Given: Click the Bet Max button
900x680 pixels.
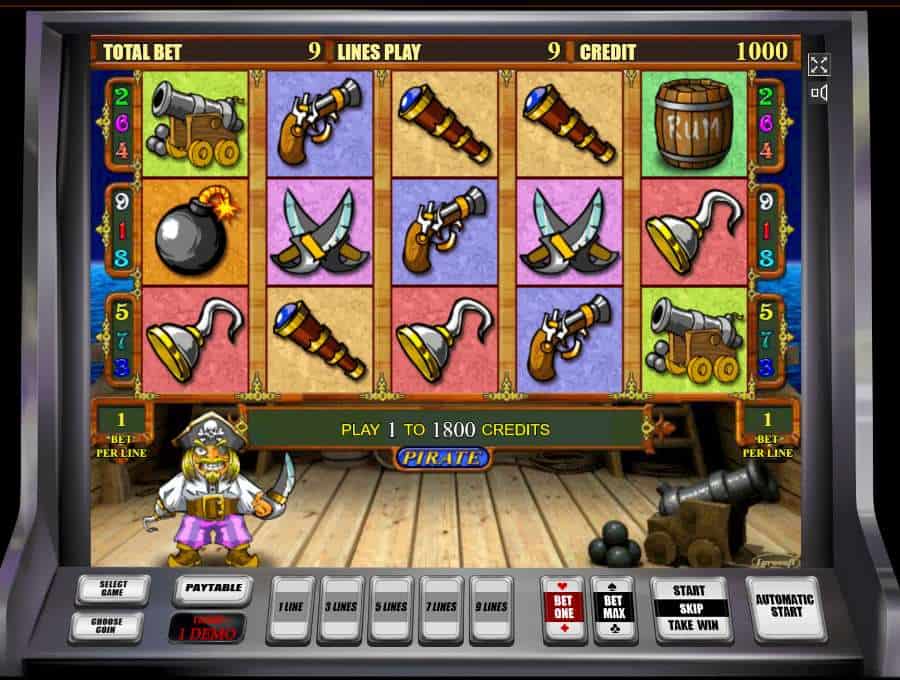Looking at the screenshot, I should click(611, 608).
